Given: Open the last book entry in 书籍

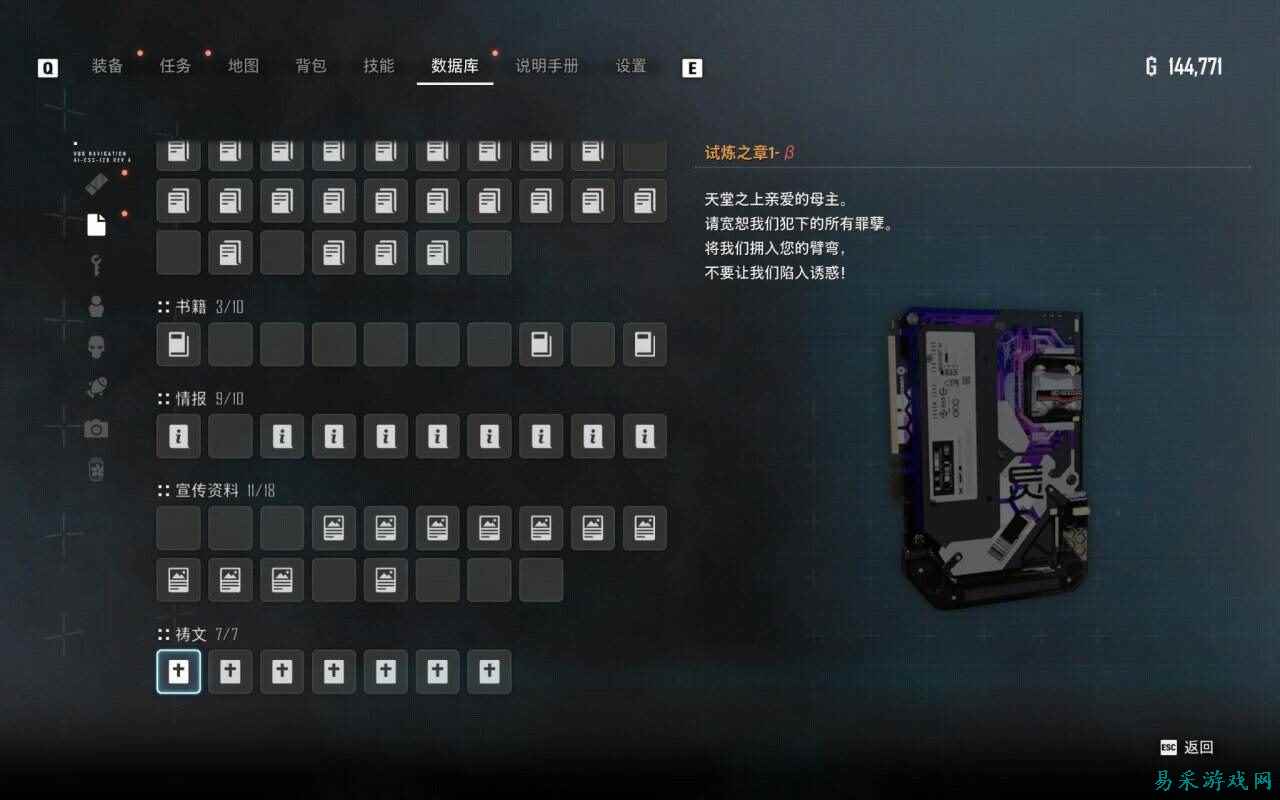Looking at the screenshot, I should click(644, 345).
